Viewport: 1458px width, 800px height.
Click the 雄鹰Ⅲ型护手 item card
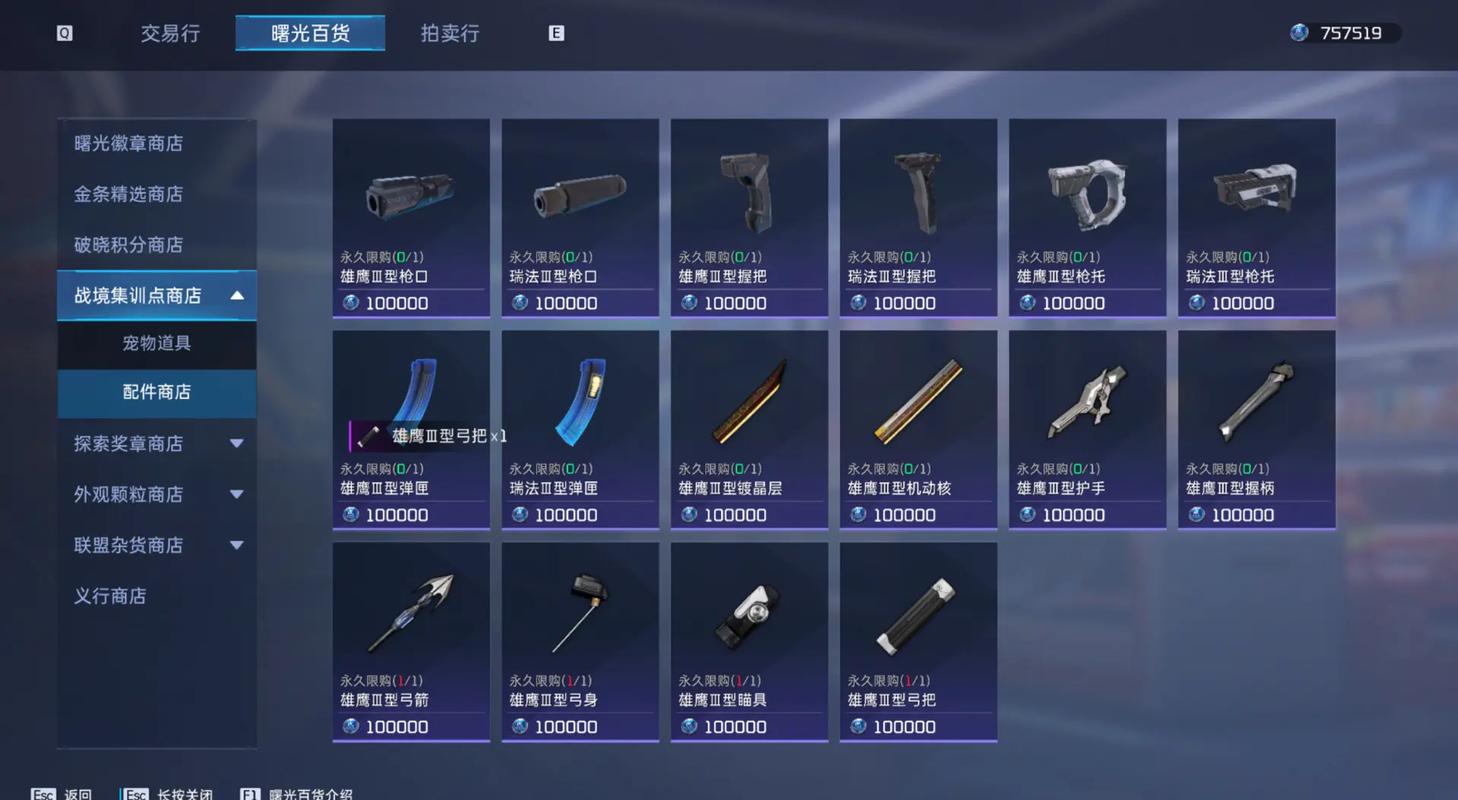click(1087, 429)
